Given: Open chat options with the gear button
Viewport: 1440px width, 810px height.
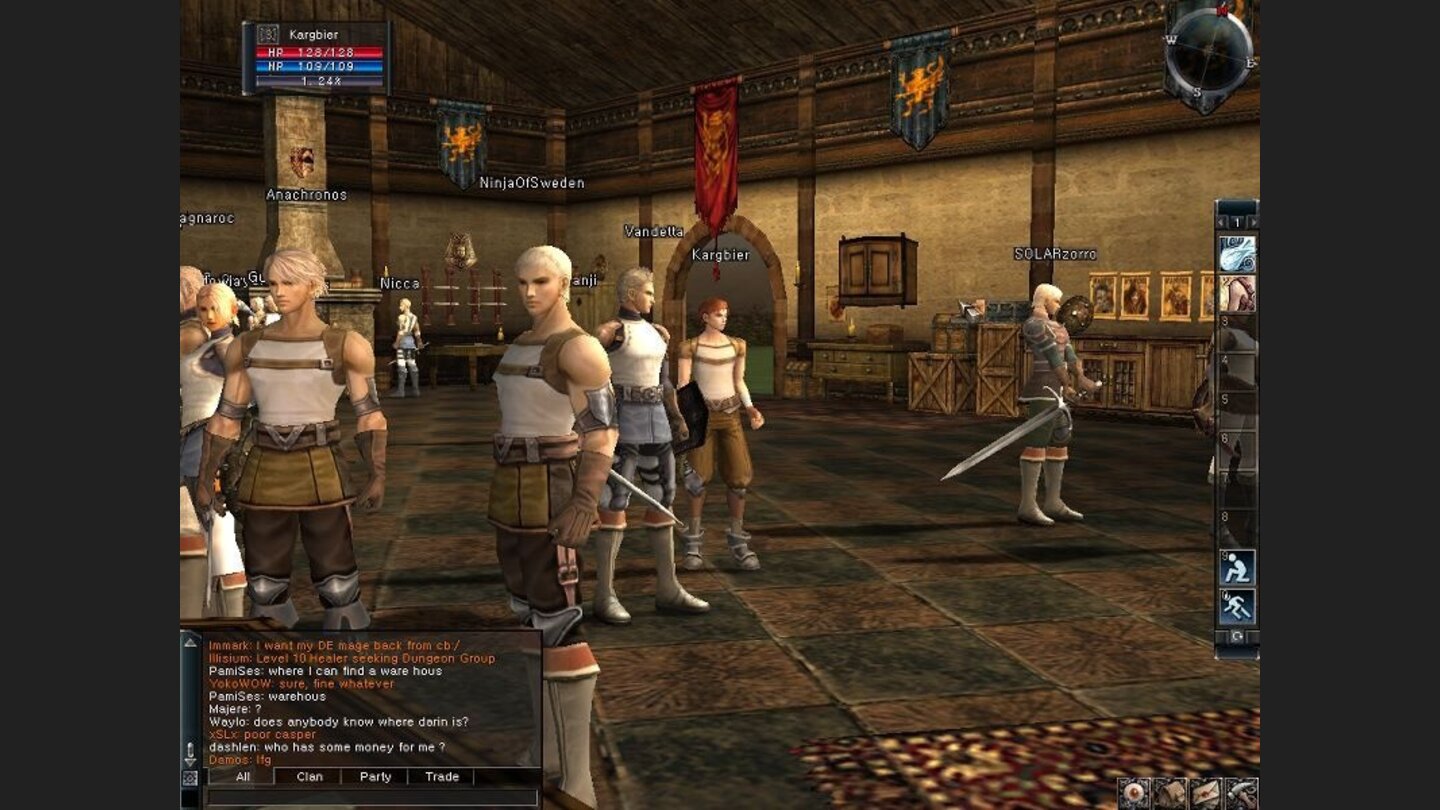Looking at the screenshot, I should point(190,778).
